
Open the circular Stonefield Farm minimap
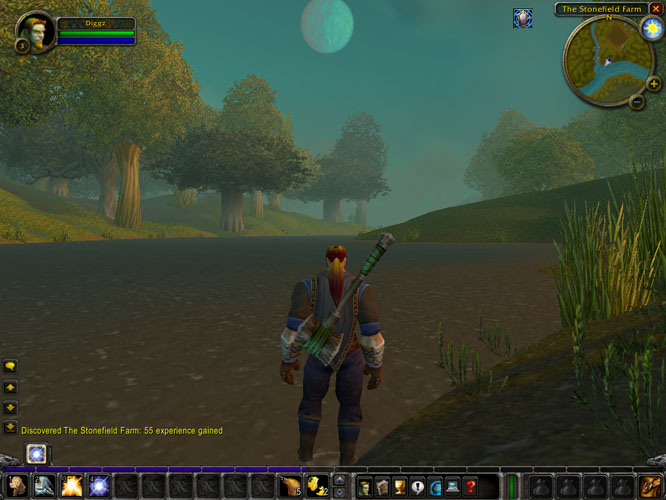pos(603,62)
